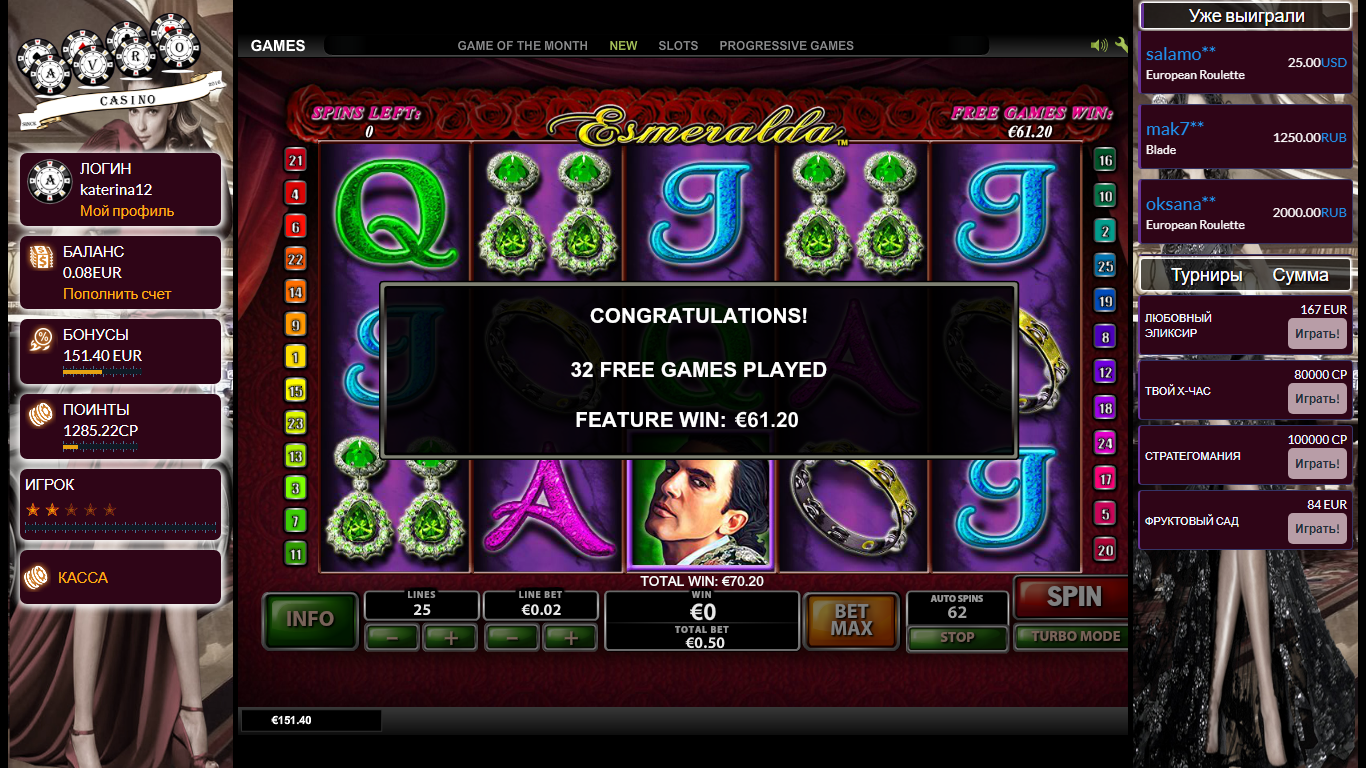Increase the number of lines
The image size is (1366, 768).
click(x=451, y=637)
